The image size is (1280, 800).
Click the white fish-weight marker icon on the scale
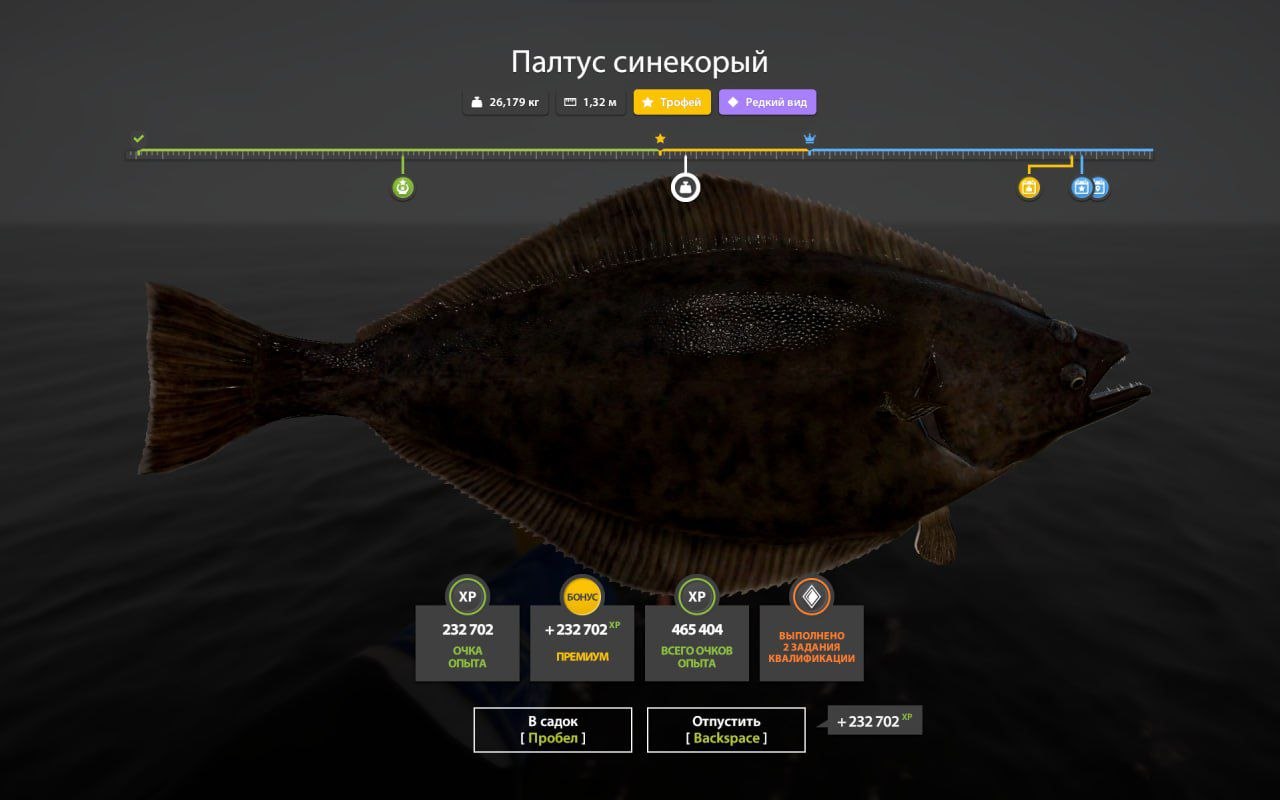[x=684, y=187]
